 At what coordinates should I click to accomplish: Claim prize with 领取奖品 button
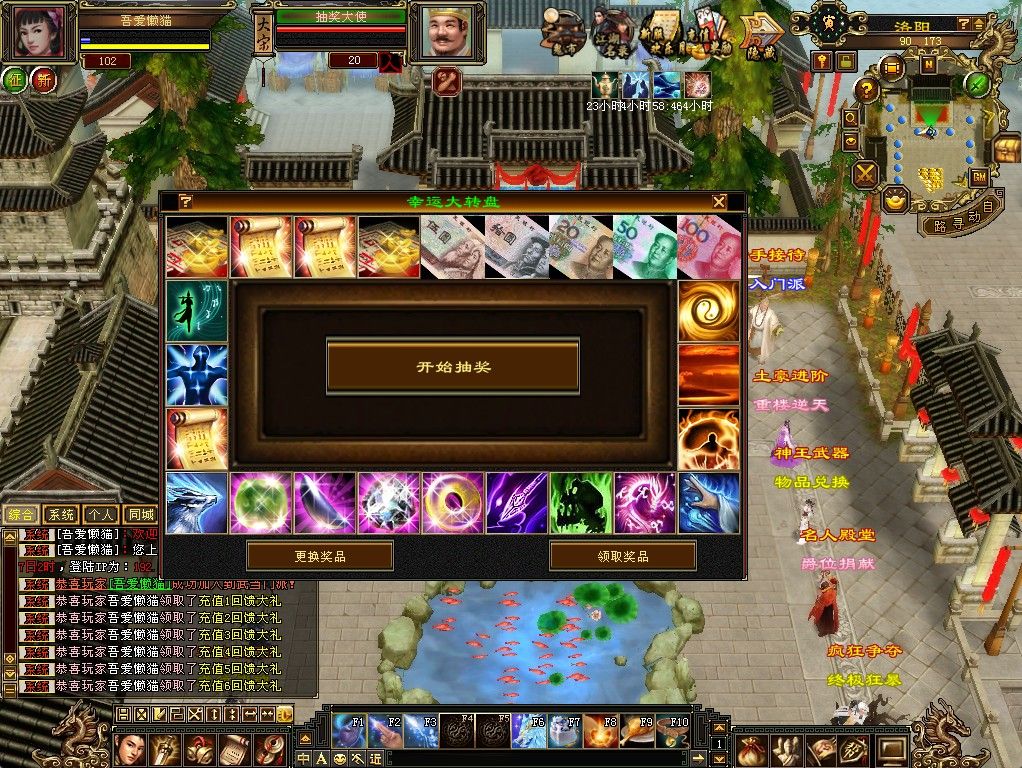(622, 556)
